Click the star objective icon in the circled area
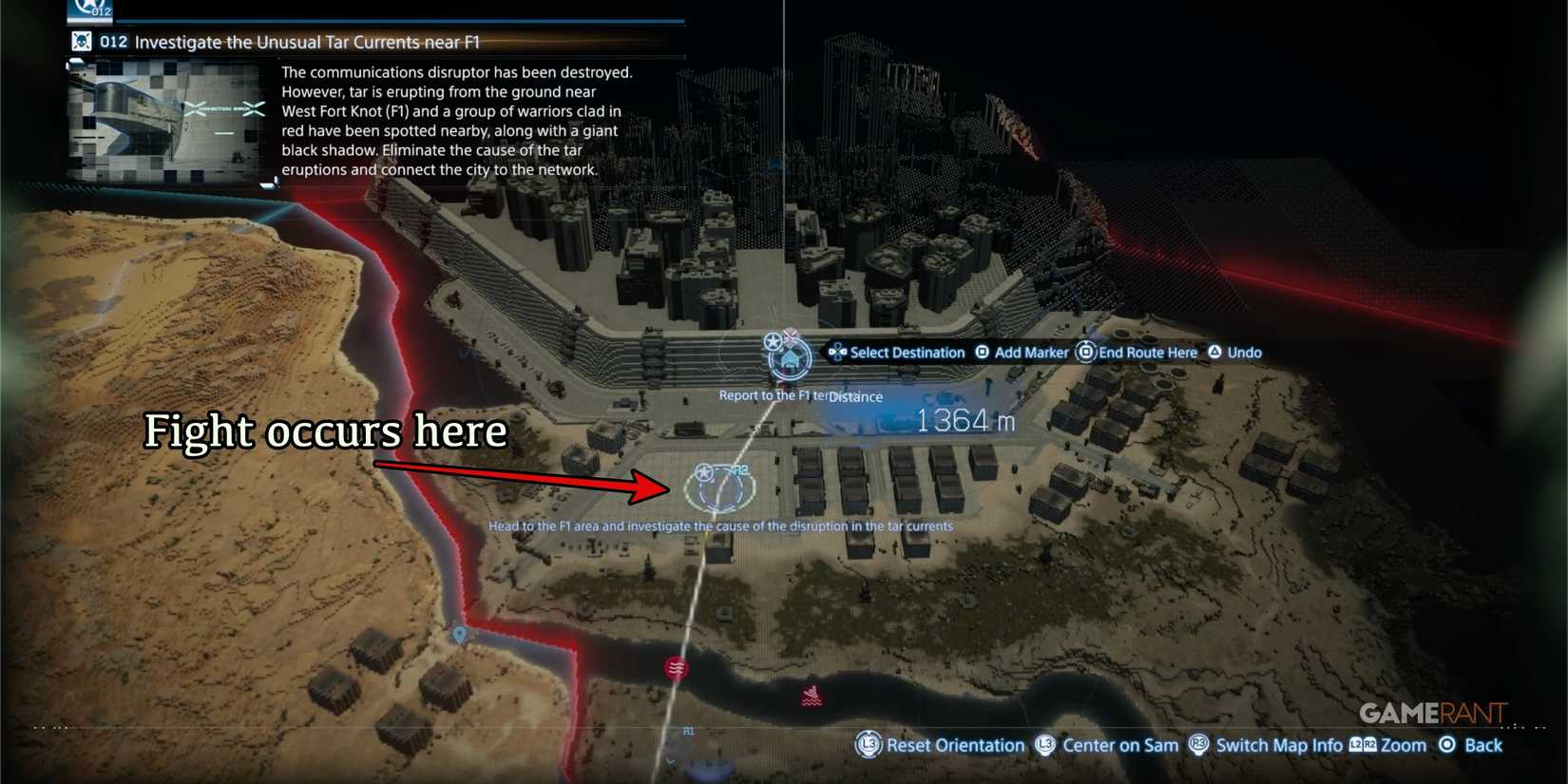Image resolution: width=1568 pixels, height=784 pixels. pos(703,471)
